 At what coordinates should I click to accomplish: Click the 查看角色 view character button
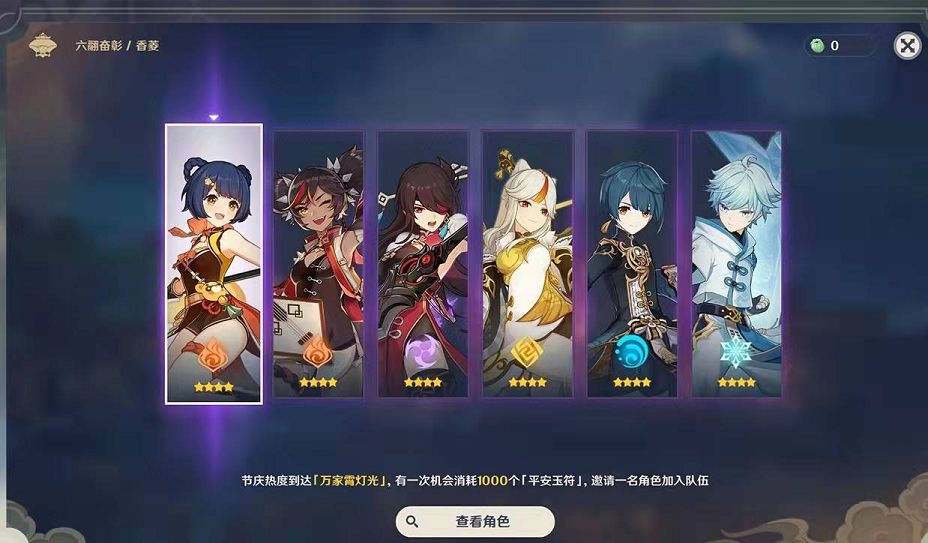475,521
